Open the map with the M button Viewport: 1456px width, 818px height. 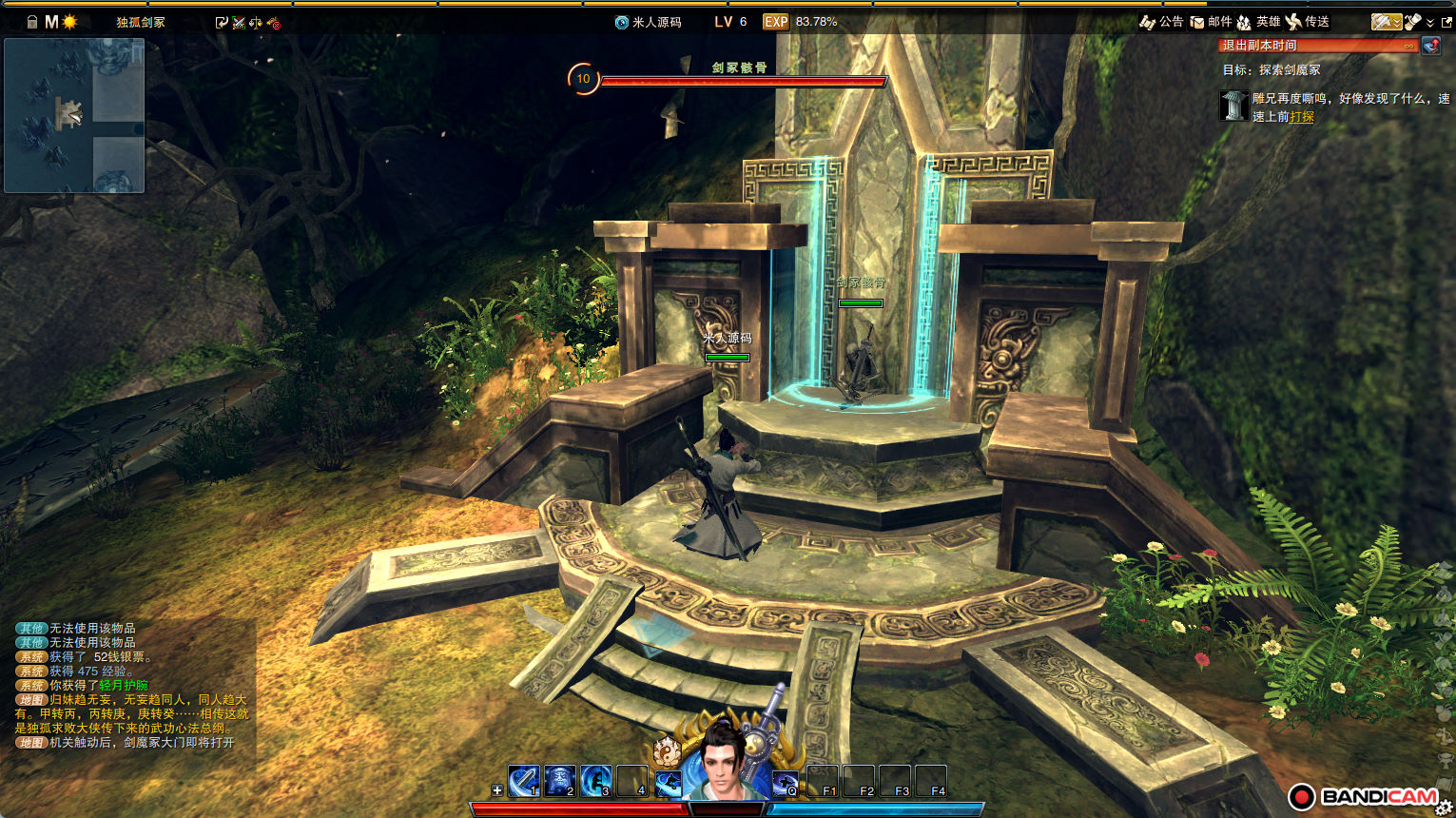[51, 22]
